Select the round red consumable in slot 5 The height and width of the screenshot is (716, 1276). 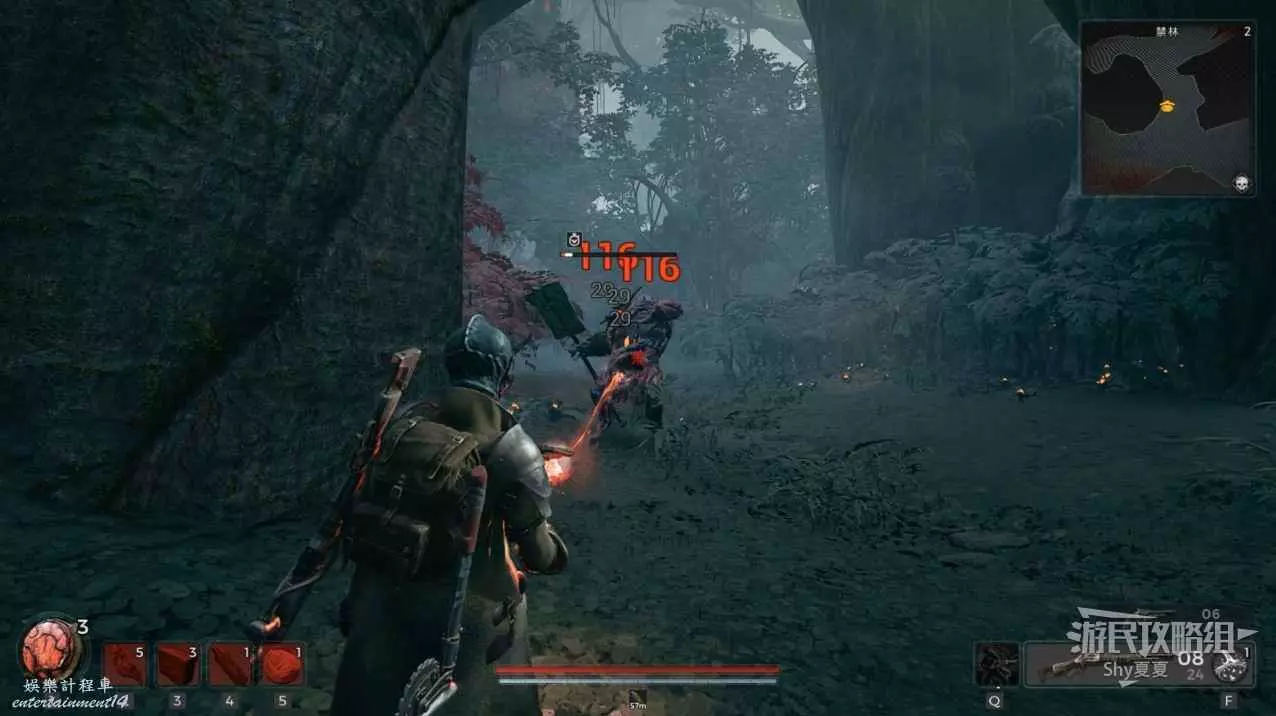[281, 664]
